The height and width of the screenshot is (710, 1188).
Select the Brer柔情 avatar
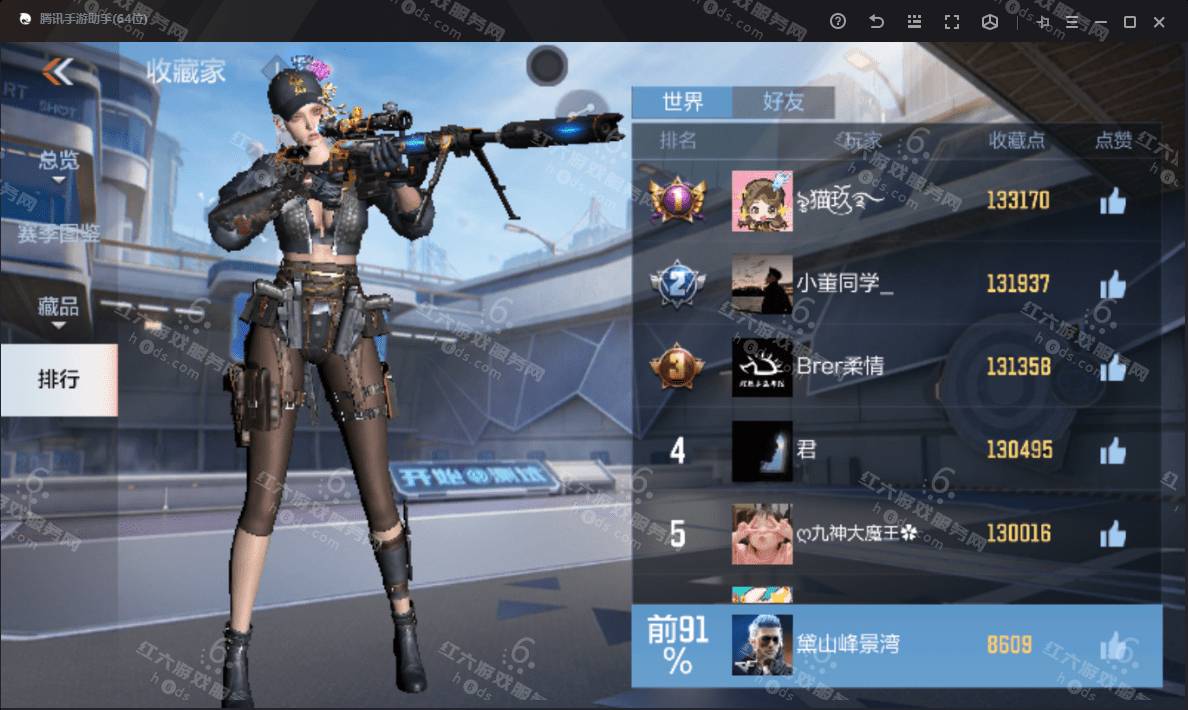762,367
